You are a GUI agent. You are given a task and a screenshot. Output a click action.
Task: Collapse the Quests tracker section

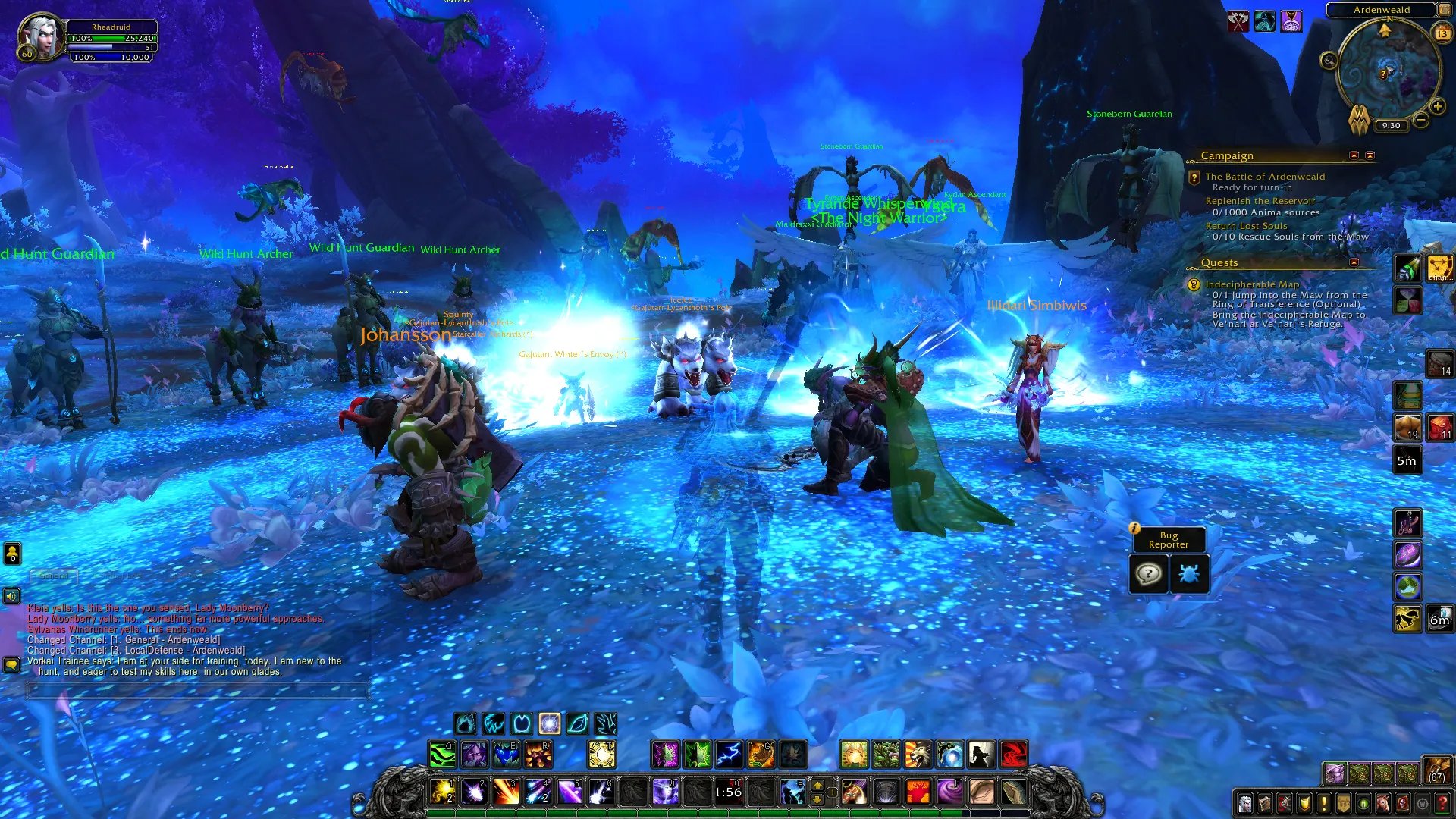pyautogui.click(x=1354, y=262)
